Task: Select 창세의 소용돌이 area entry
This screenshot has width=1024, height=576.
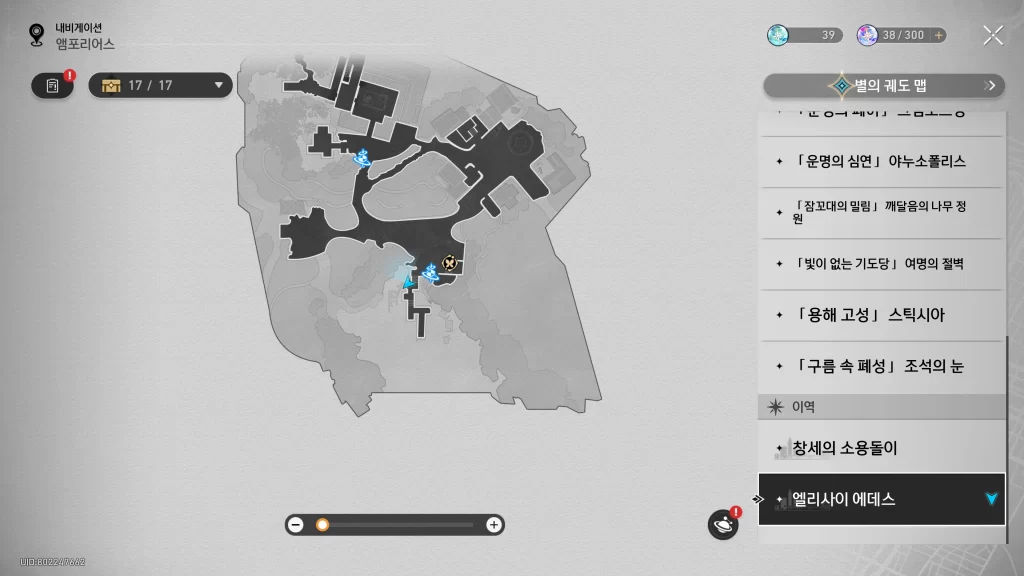Action: point(880,448)
